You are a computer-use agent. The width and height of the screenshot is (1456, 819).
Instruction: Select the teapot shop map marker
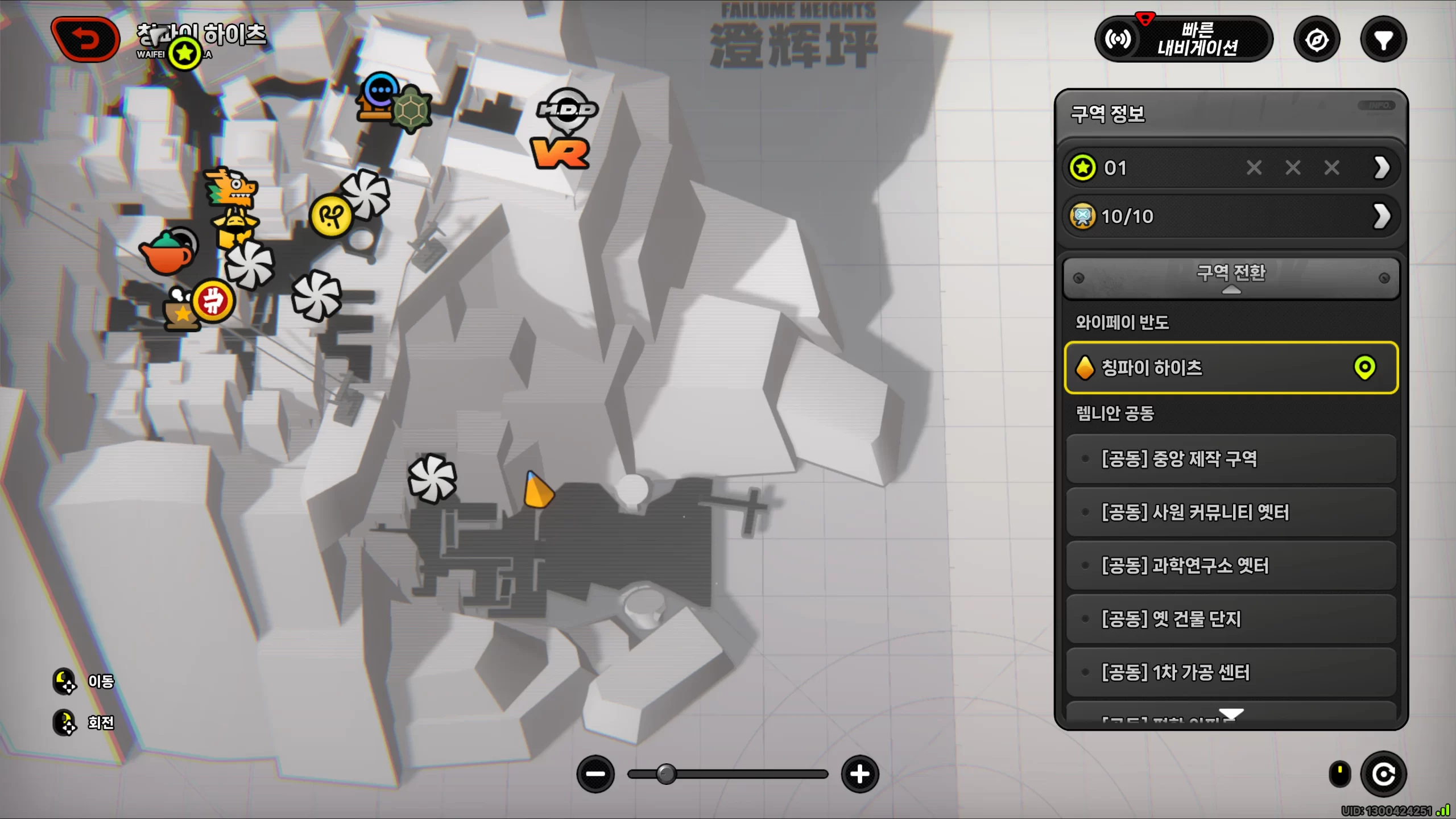pos(166,254)
